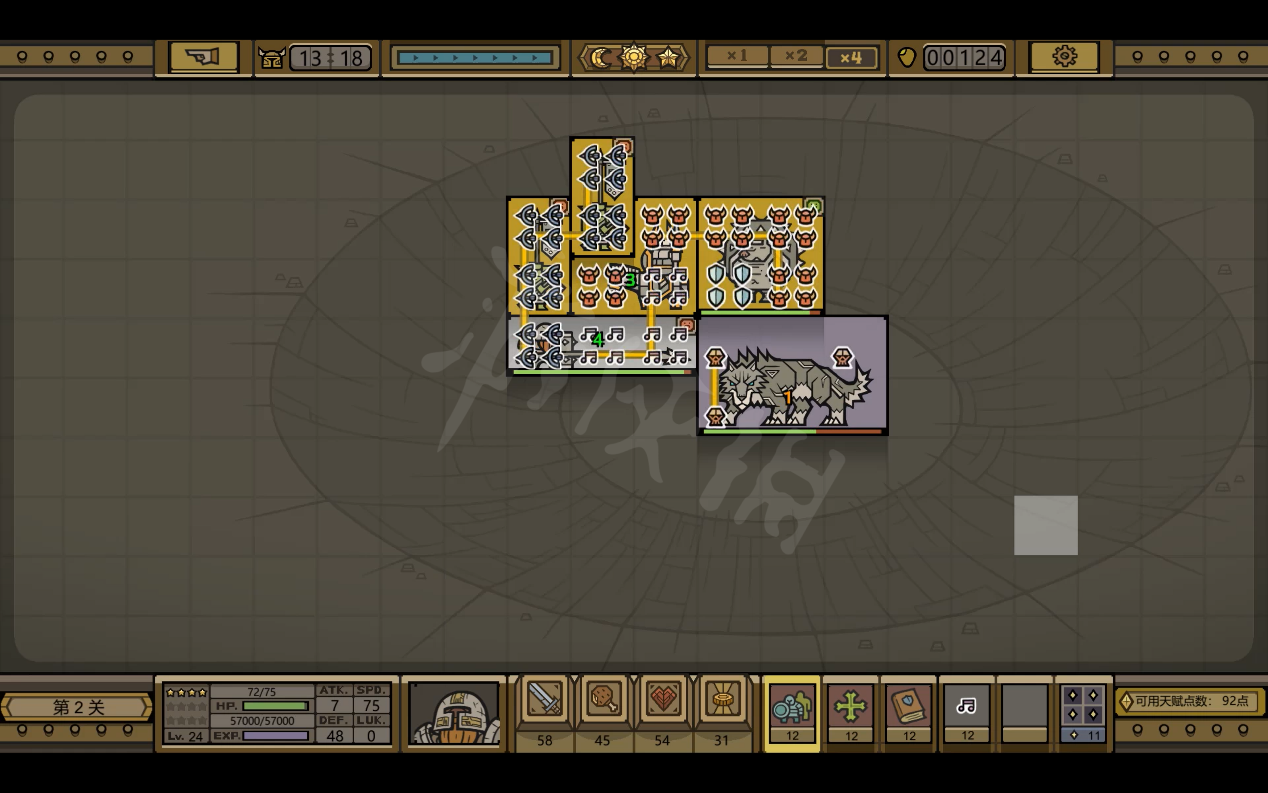Viewport: 1268px width, 793px height.
Task: Open the four-diamond talent slot
Action: tap(1083, 708)
